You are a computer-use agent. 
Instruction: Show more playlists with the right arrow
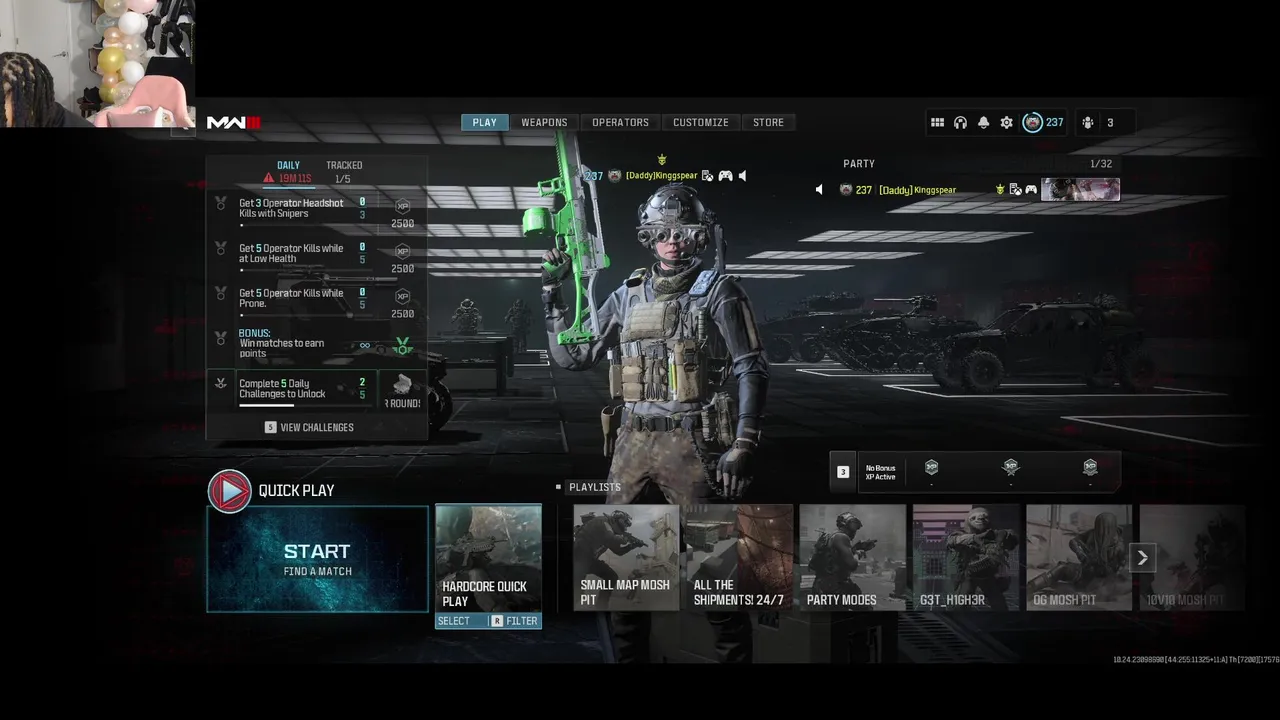pos(1142,558)
